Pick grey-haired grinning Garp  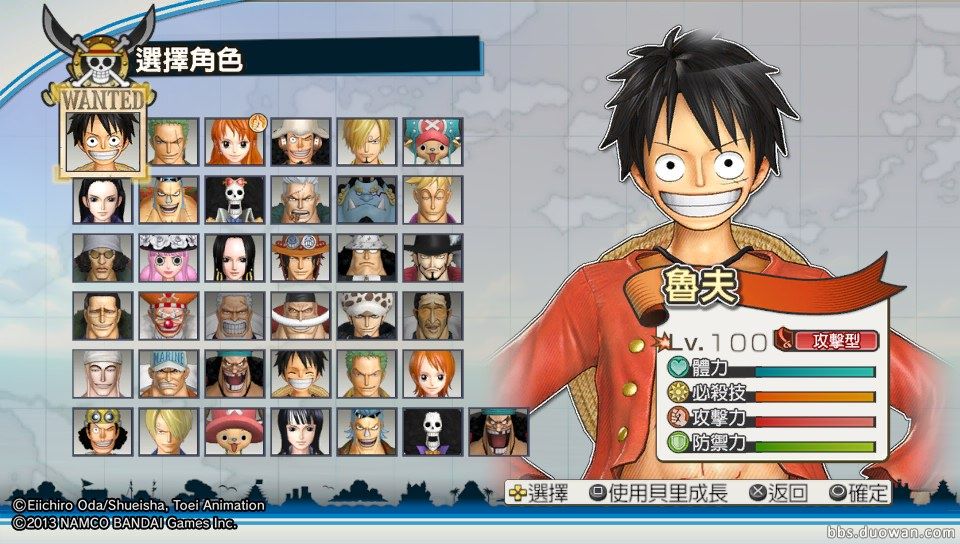click(235, 315)
